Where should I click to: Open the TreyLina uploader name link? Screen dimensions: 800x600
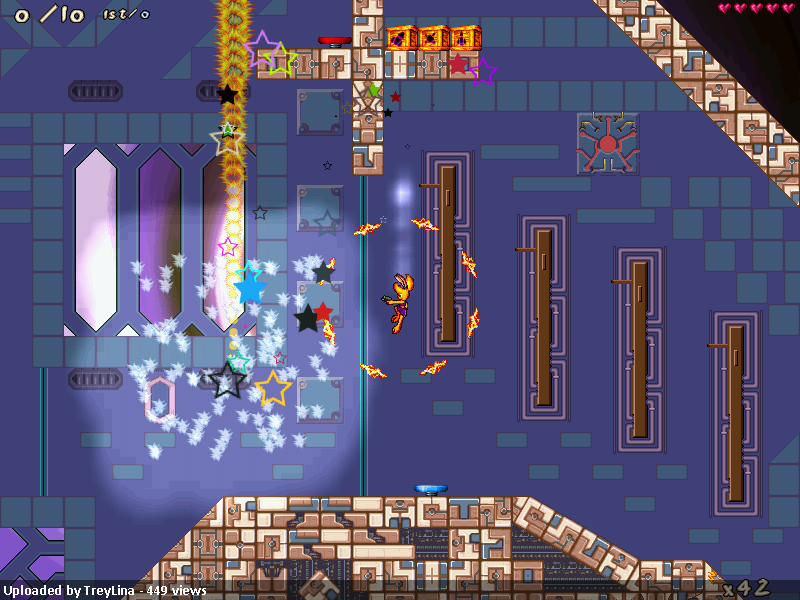click(x=108, y=590)
